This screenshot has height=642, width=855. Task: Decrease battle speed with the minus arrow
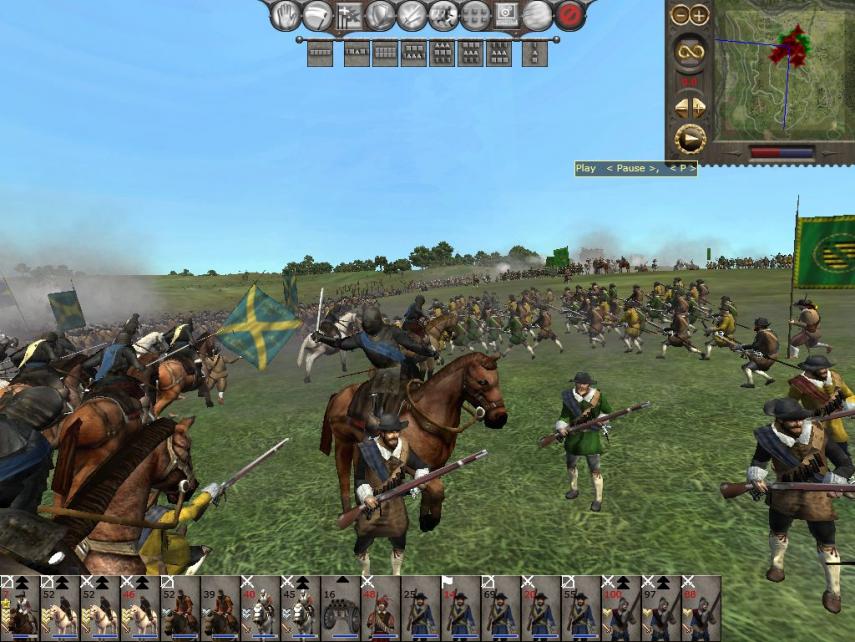(x=681, y=106)
